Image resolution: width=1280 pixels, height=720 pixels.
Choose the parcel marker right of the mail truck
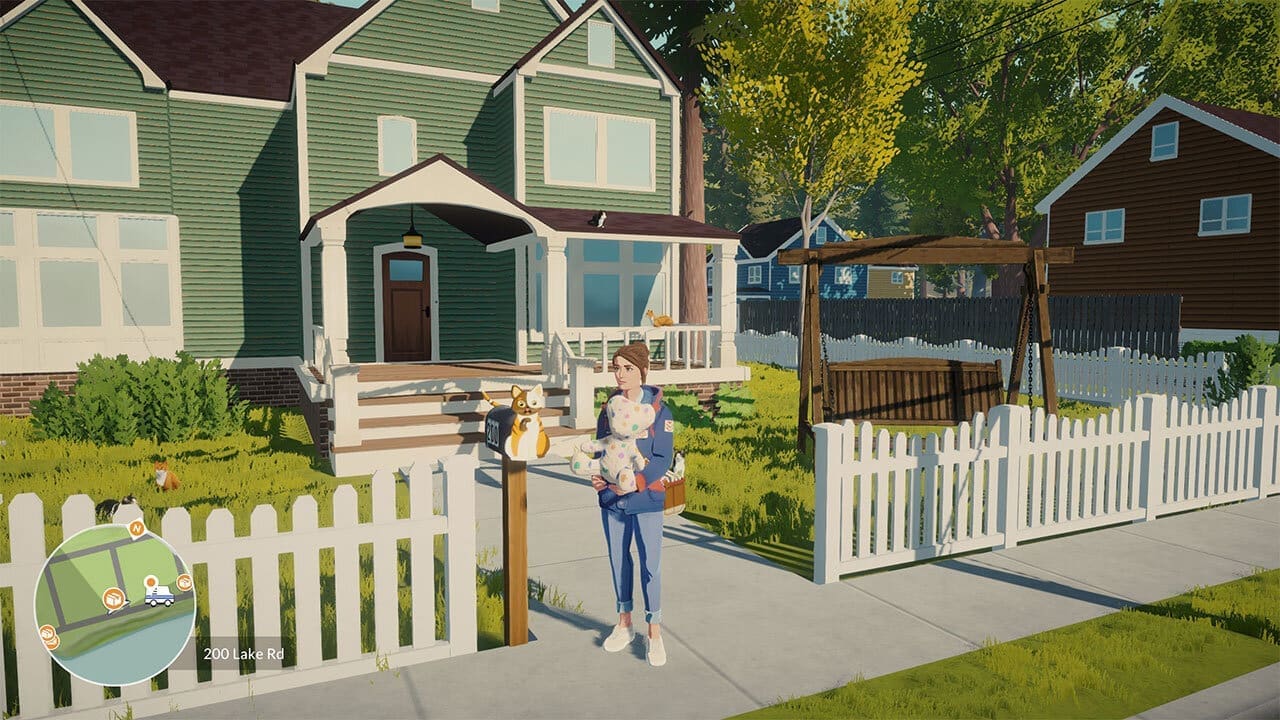(x=184, y=583)
